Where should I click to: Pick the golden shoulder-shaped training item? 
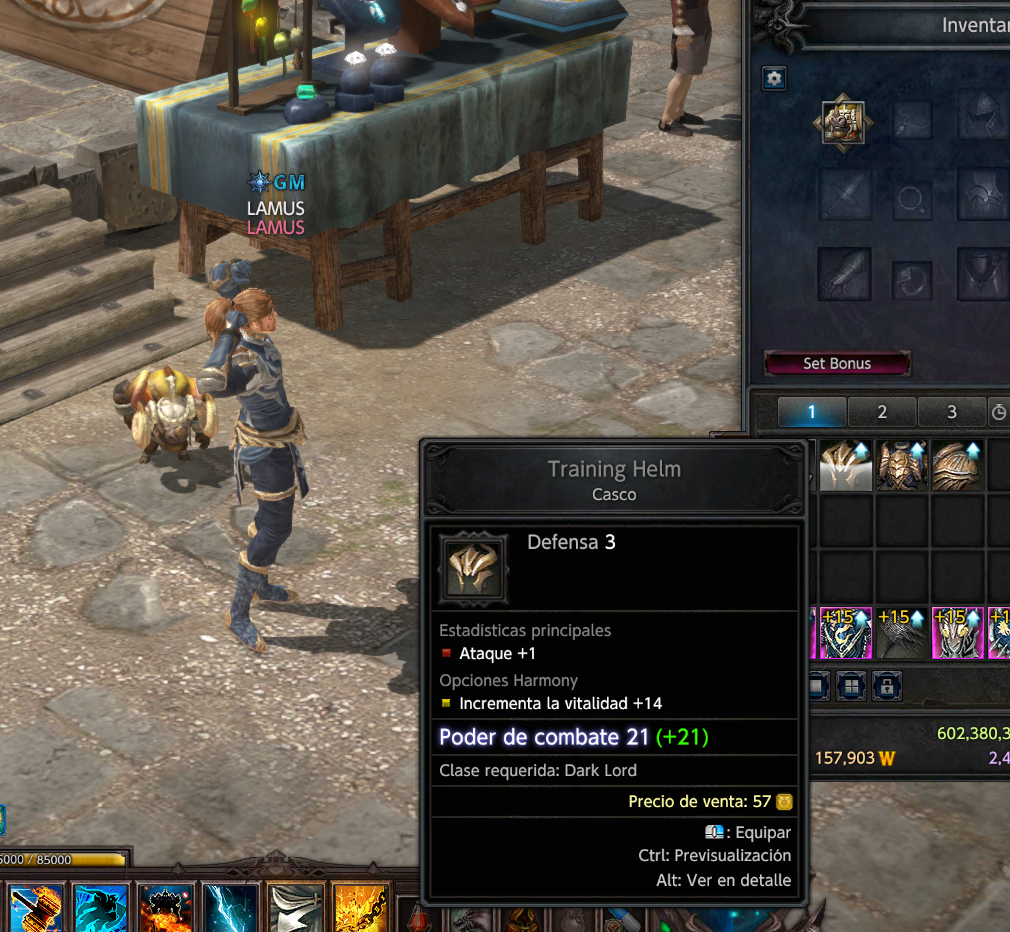[958, 466]
